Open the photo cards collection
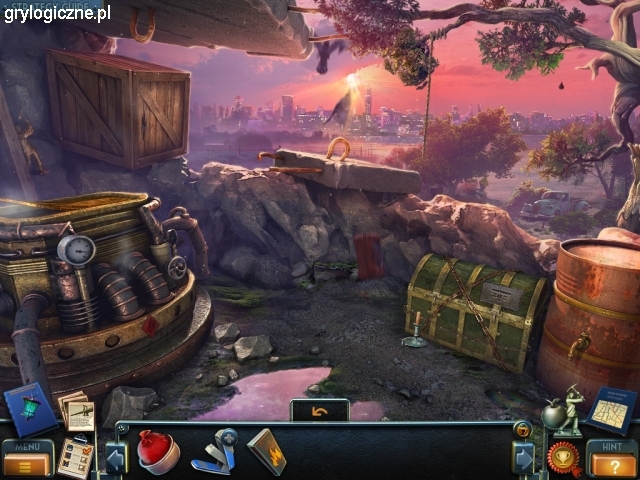 coord(77,410)
